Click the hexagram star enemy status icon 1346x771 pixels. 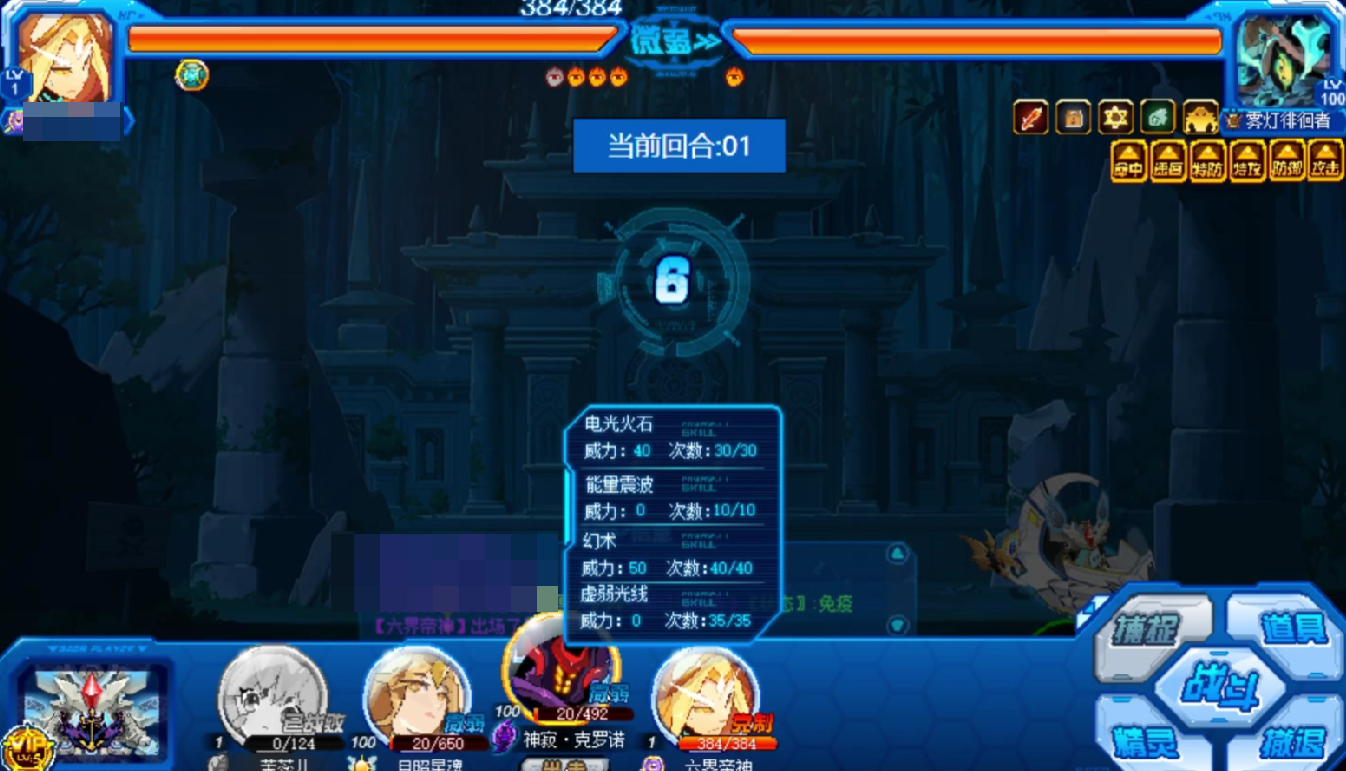click(x=1116, y=118)
